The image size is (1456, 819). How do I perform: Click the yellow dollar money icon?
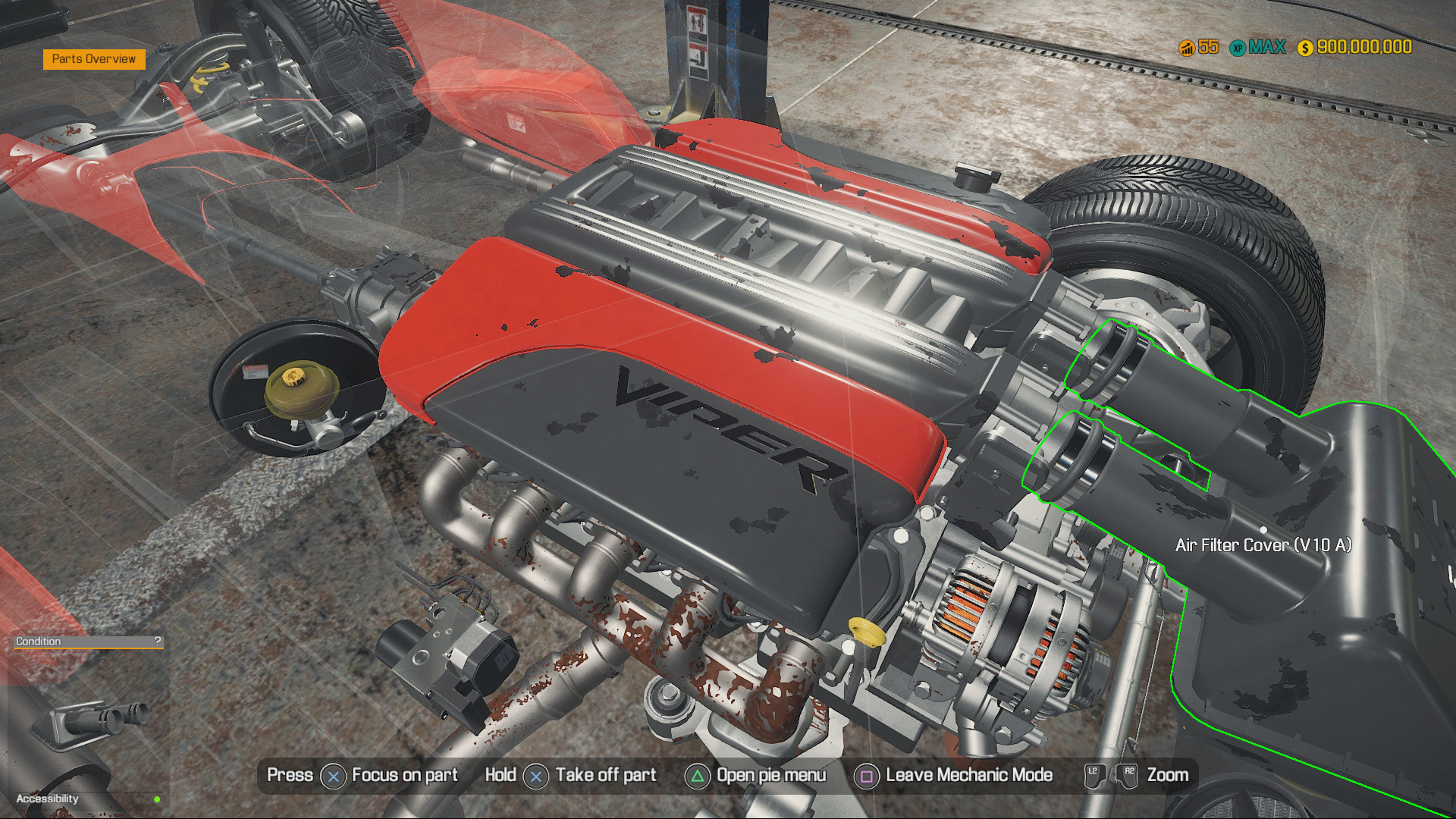pos(1305,46)
